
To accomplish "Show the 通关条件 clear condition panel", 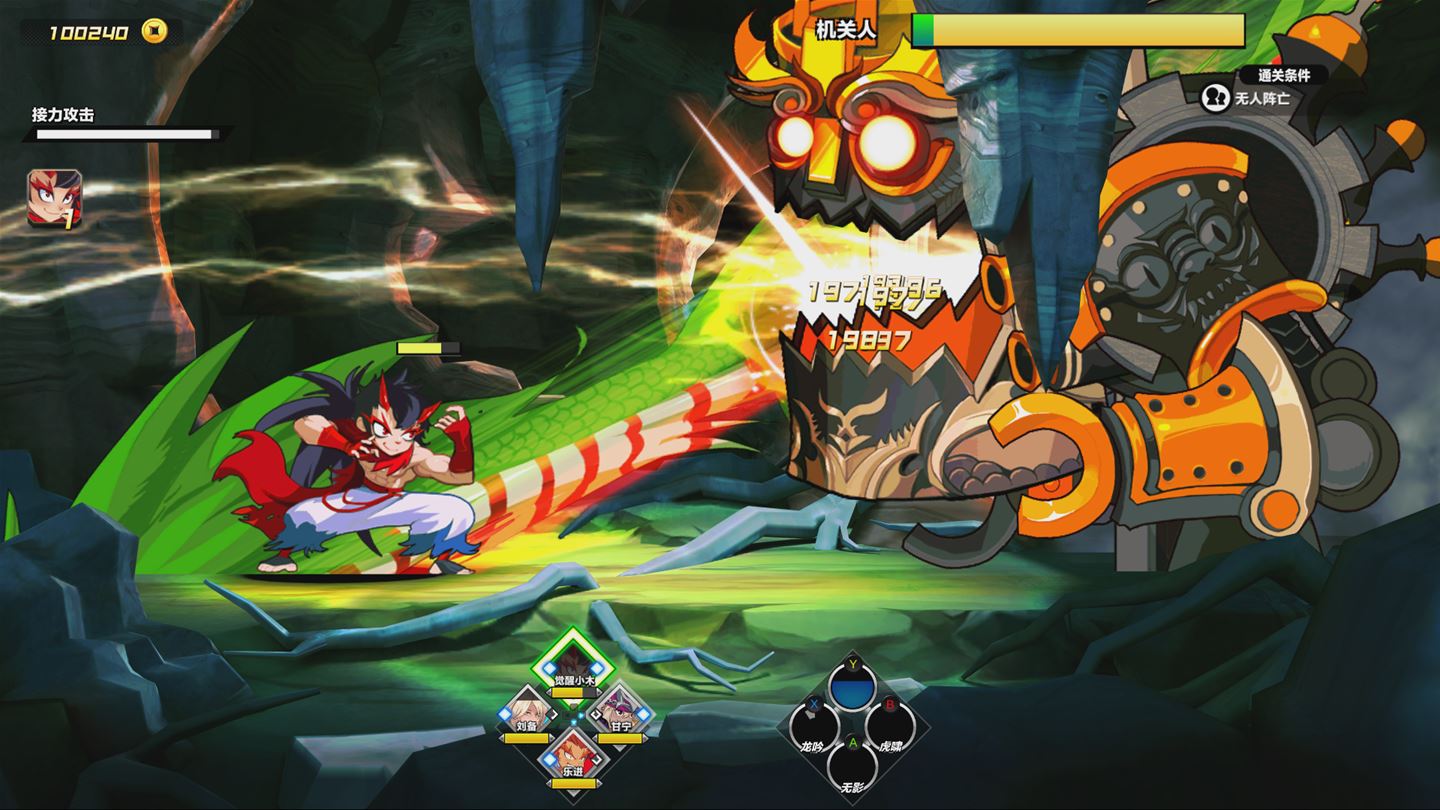I will [1283, 75].
